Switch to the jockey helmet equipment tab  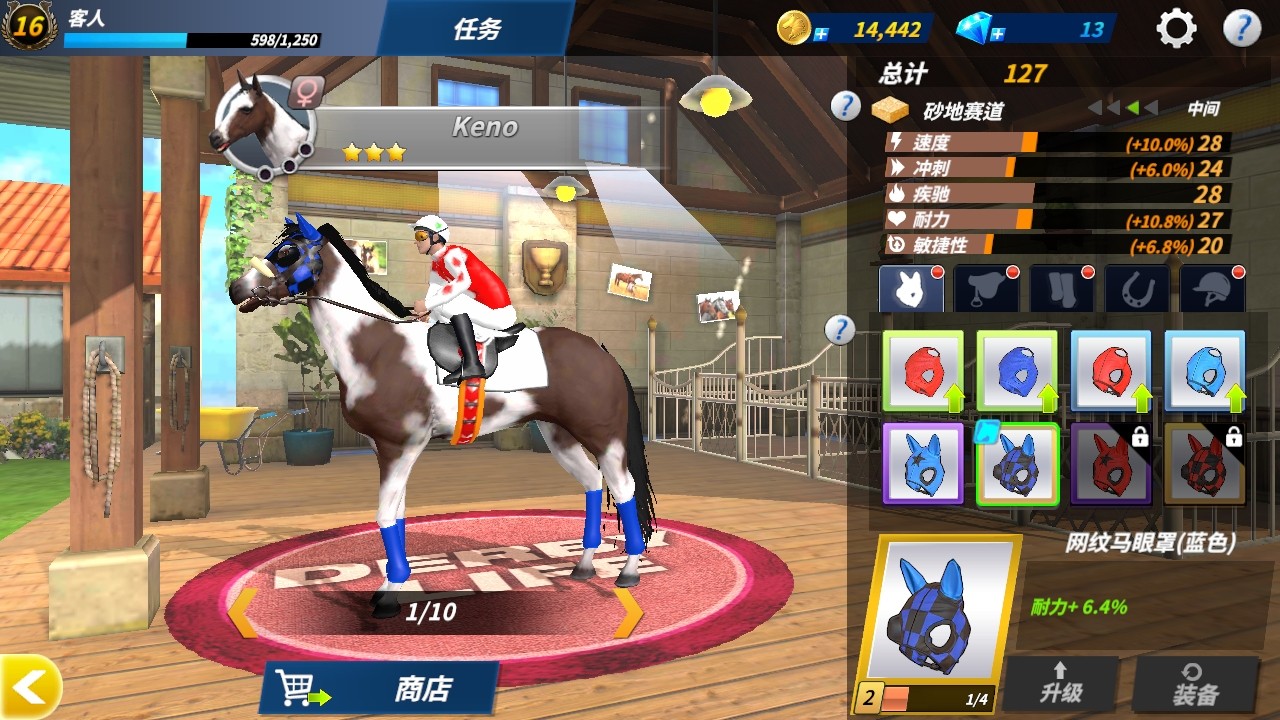tap(1212, 287)
